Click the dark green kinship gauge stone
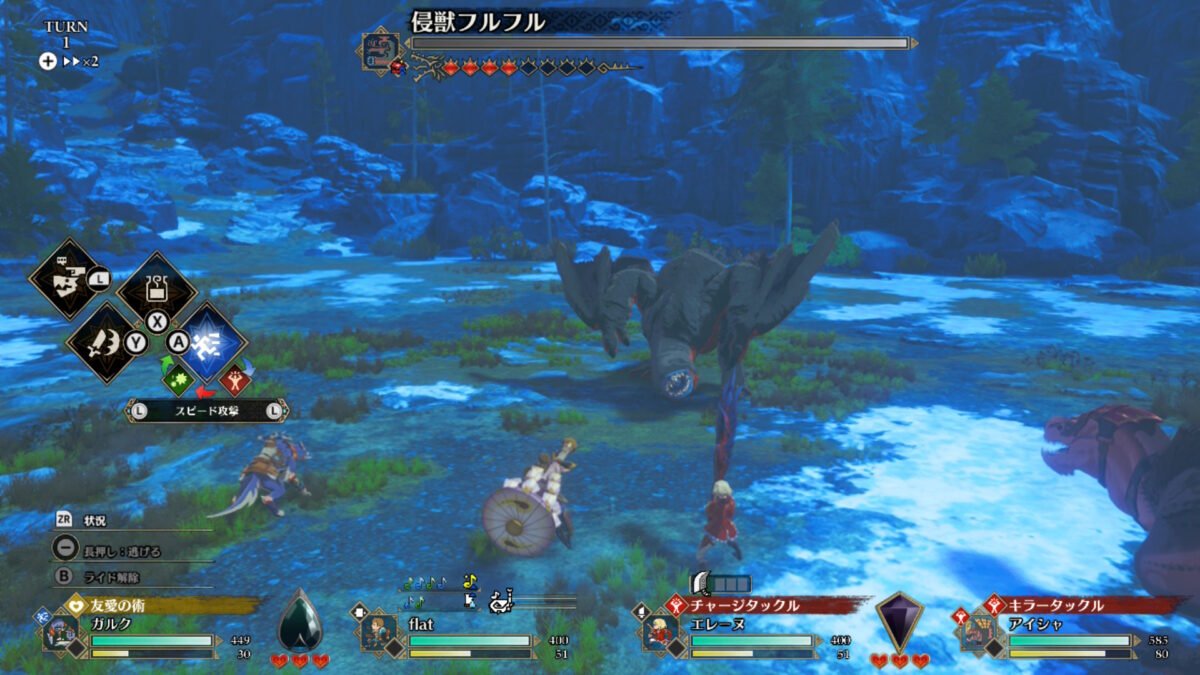Viewport: 1200px width, 675px height. coord(299,620)
